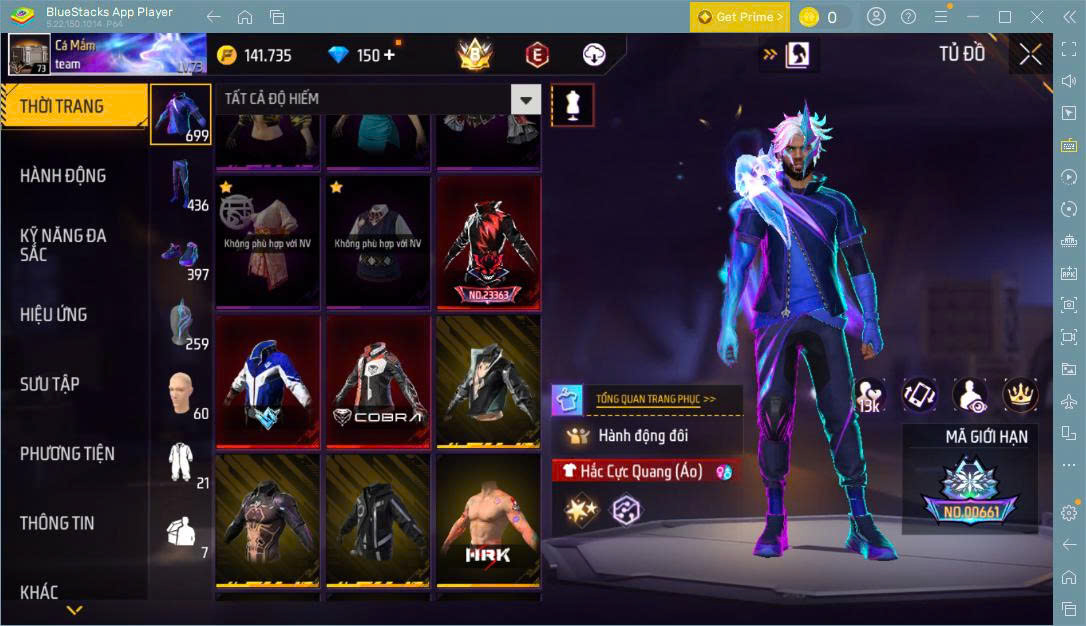Choose the pants subcategory with 436 items
Screen dimensions: 1086x626
pyautogui.click(x=181, y=186)
